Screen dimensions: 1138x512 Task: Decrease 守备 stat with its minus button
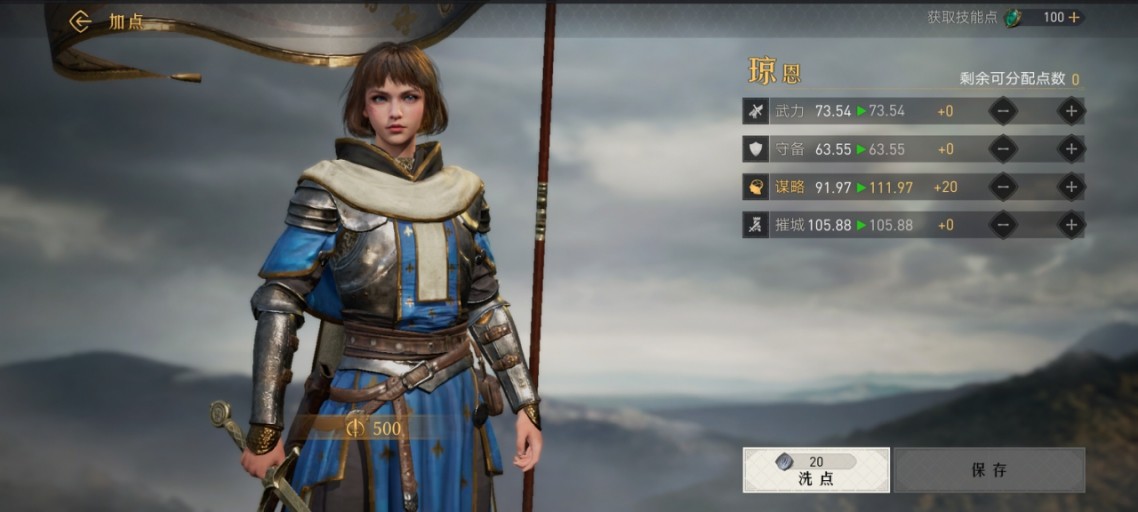click(1003, 149)
